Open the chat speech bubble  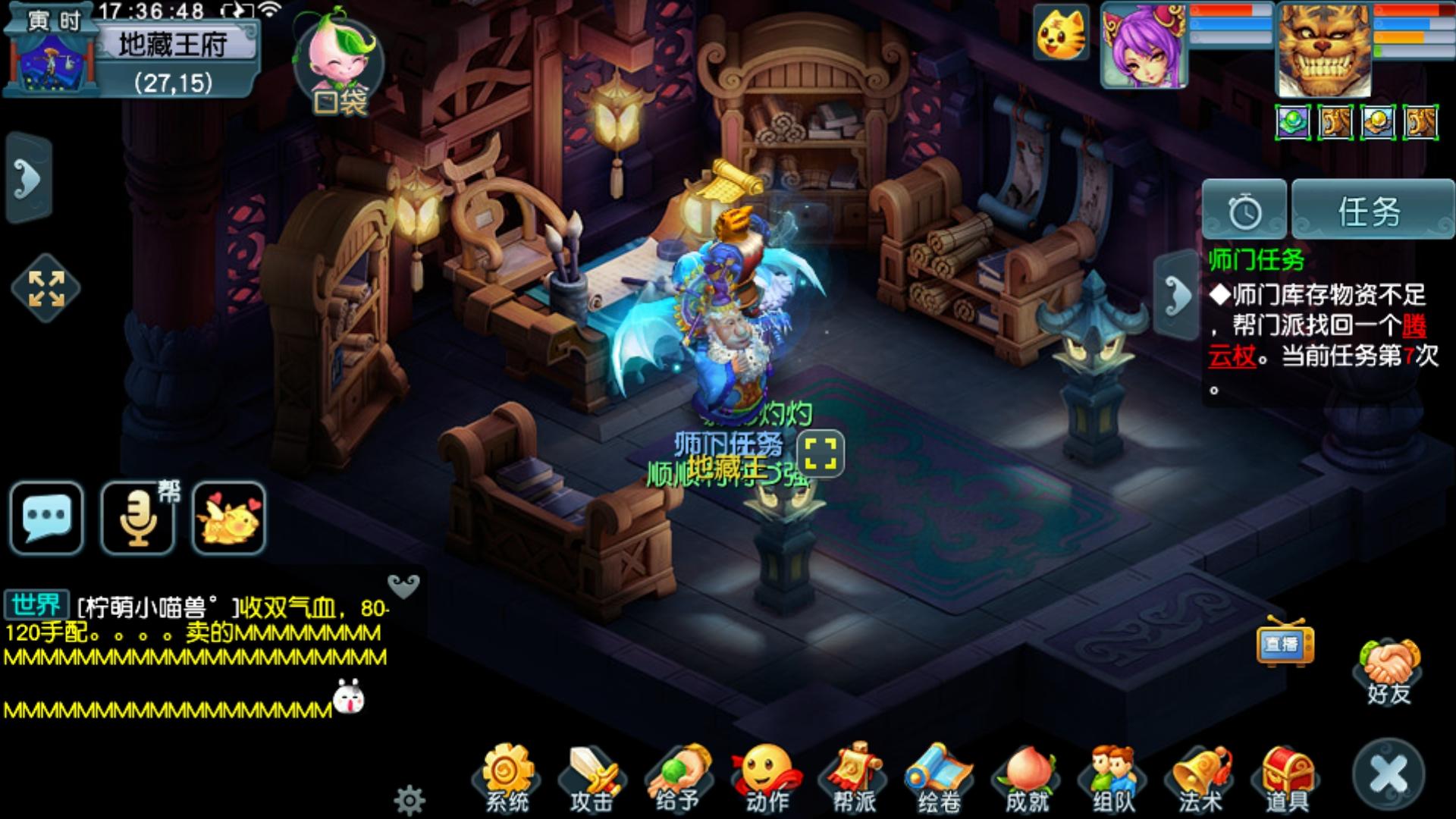[46, 518]
